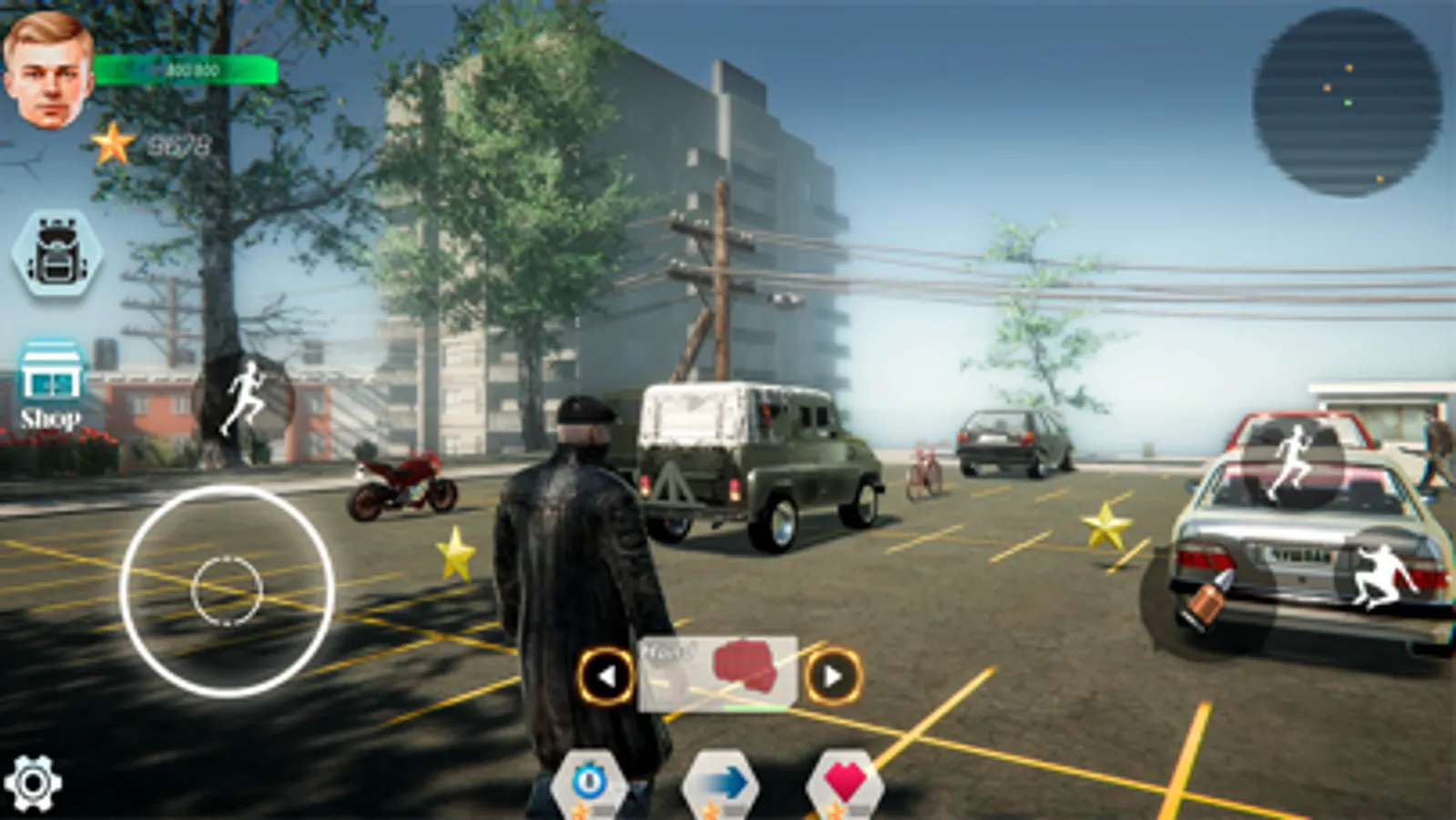
Task: Open the backpack inventory icon
Action: [x=56, y=257]
